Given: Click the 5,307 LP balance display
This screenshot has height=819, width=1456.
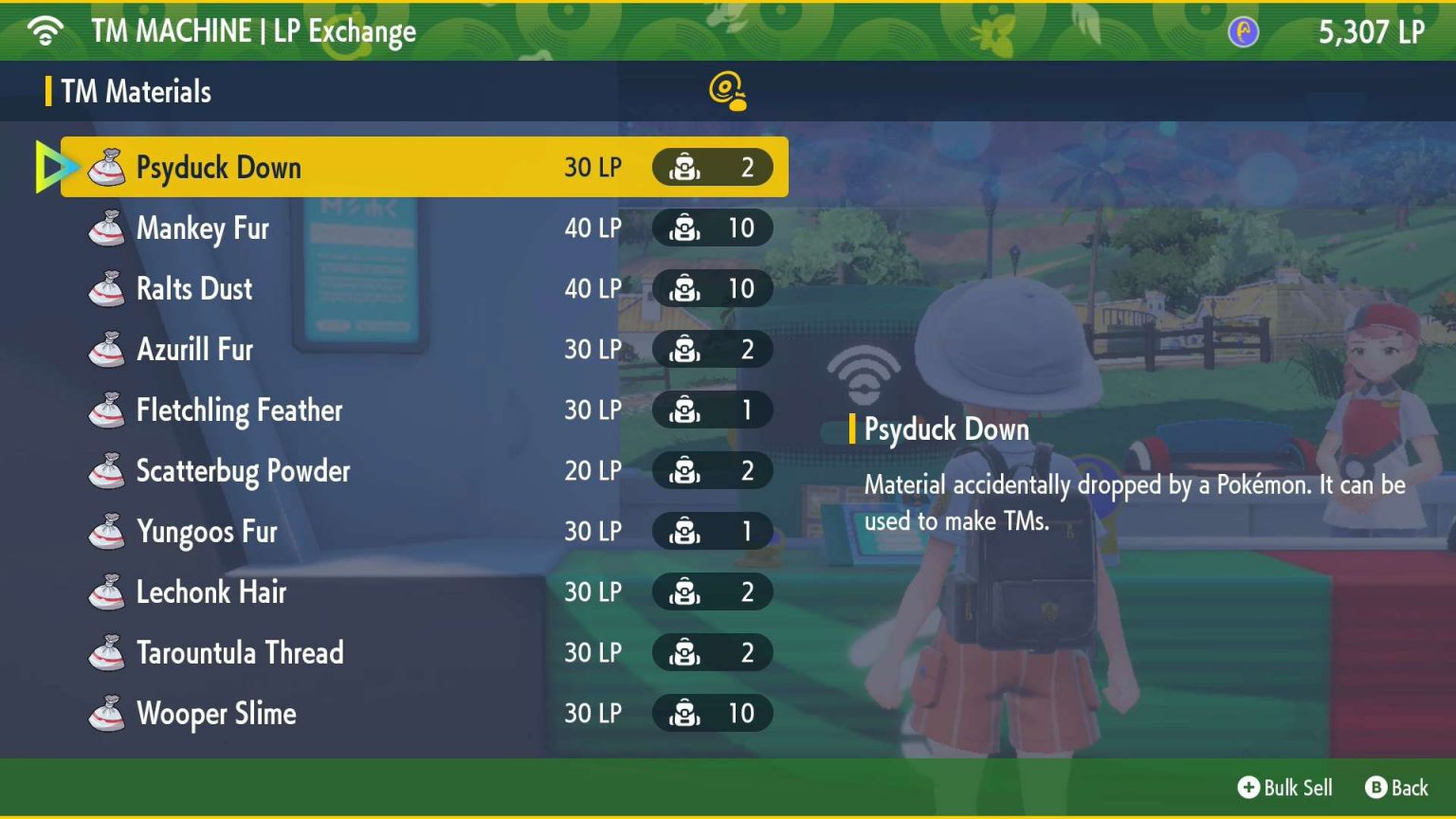Looking at the screenshot, I should [x=1372, y=31].
